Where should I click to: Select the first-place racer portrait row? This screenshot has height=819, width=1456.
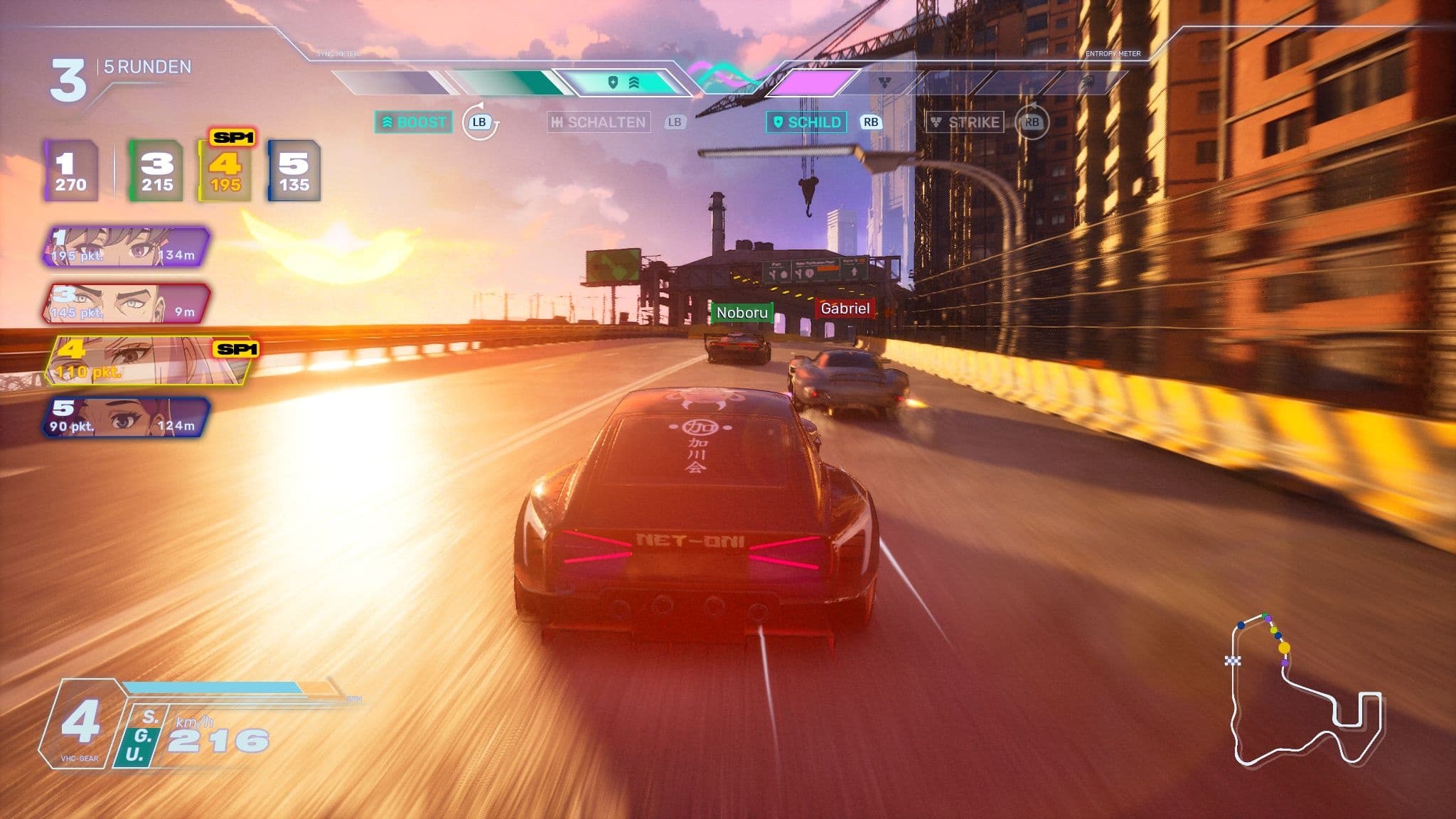[x=127, y=247]
